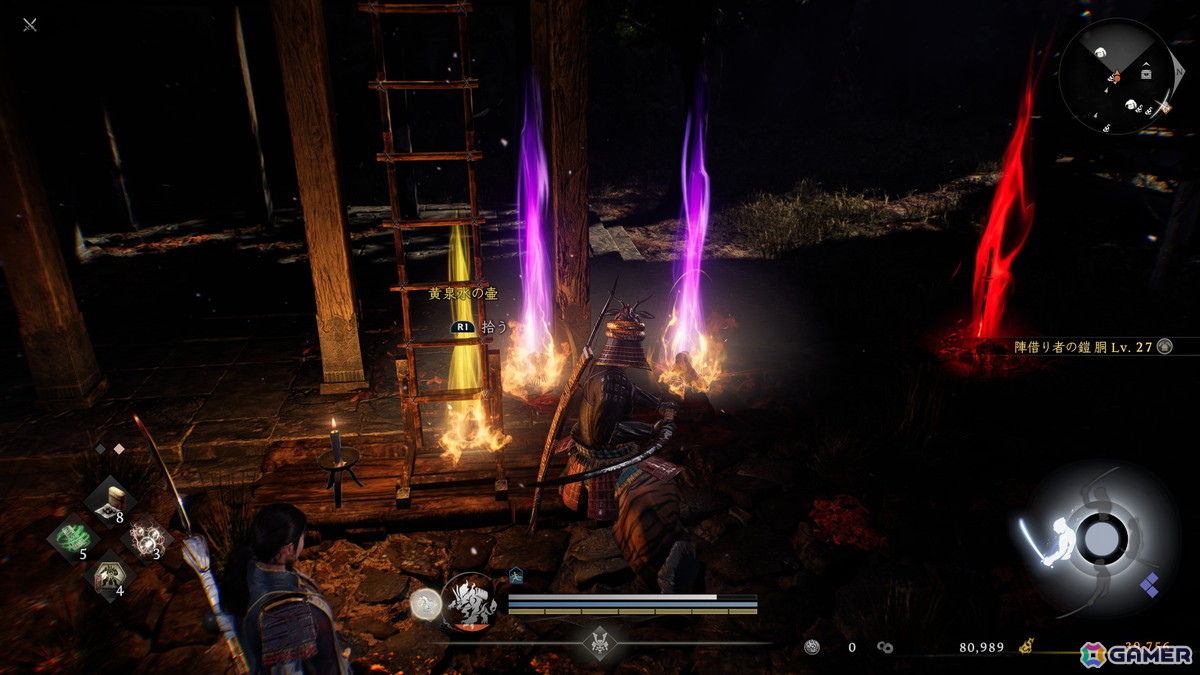Click the samurai helmet emblem below the health bars

click(x=600, y=643)
